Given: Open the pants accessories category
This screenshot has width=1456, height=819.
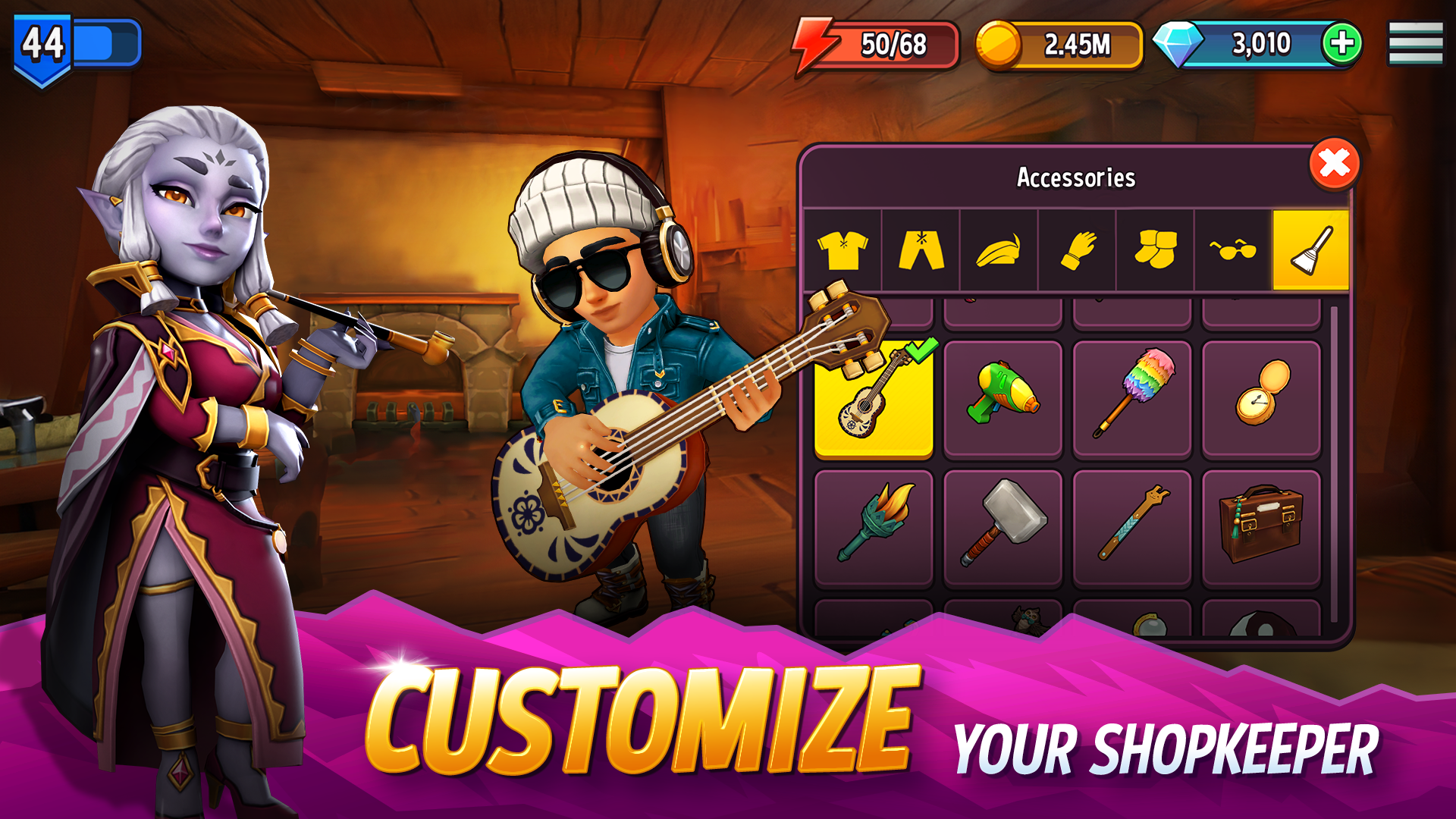Looking at the screenshot, I should click(922, 250).
